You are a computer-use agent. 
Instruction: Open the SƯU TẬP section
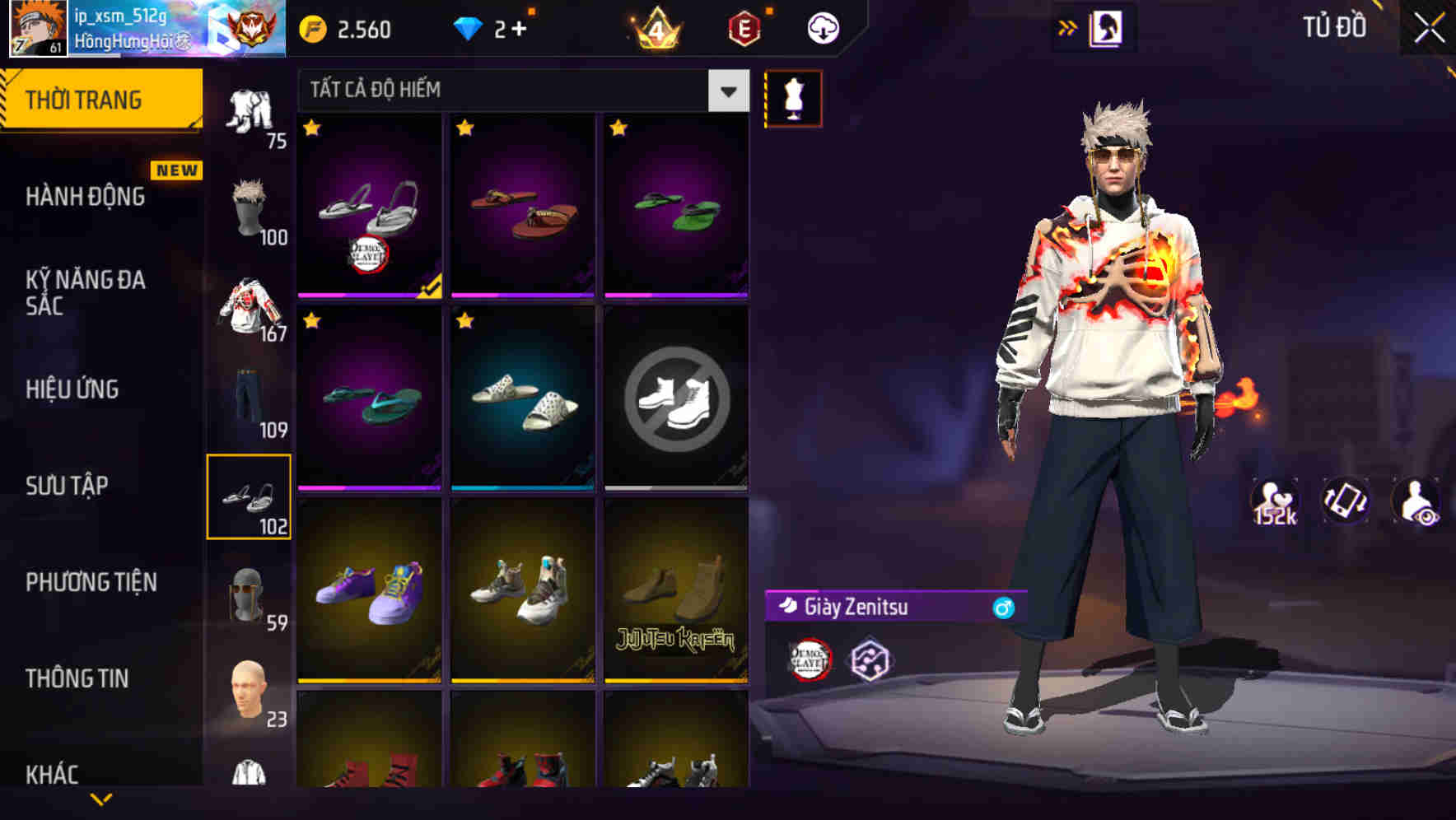[x=66, y=486]
